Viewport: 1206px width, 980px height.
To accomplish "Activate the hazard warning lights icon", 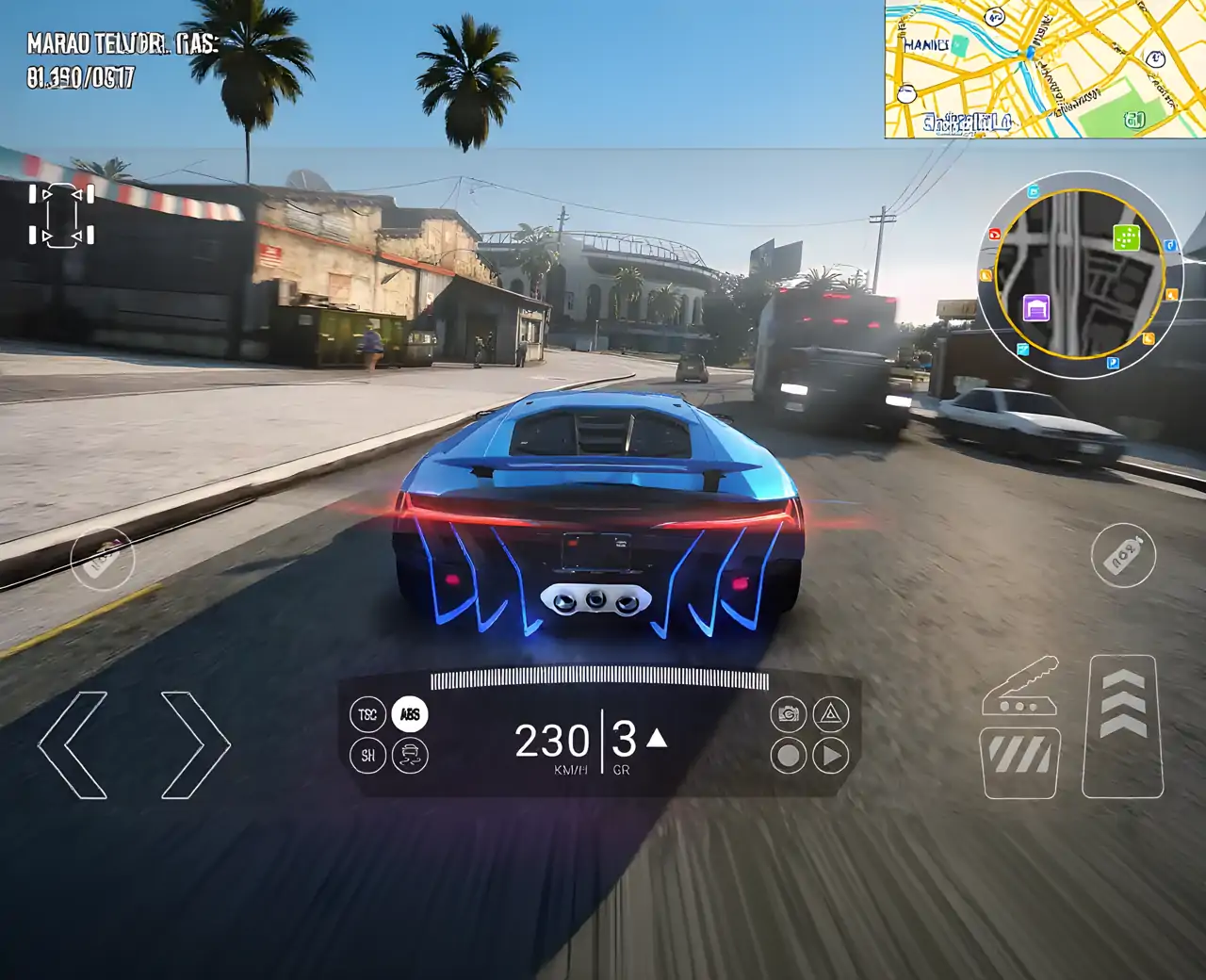I will (x=833, y=714).
